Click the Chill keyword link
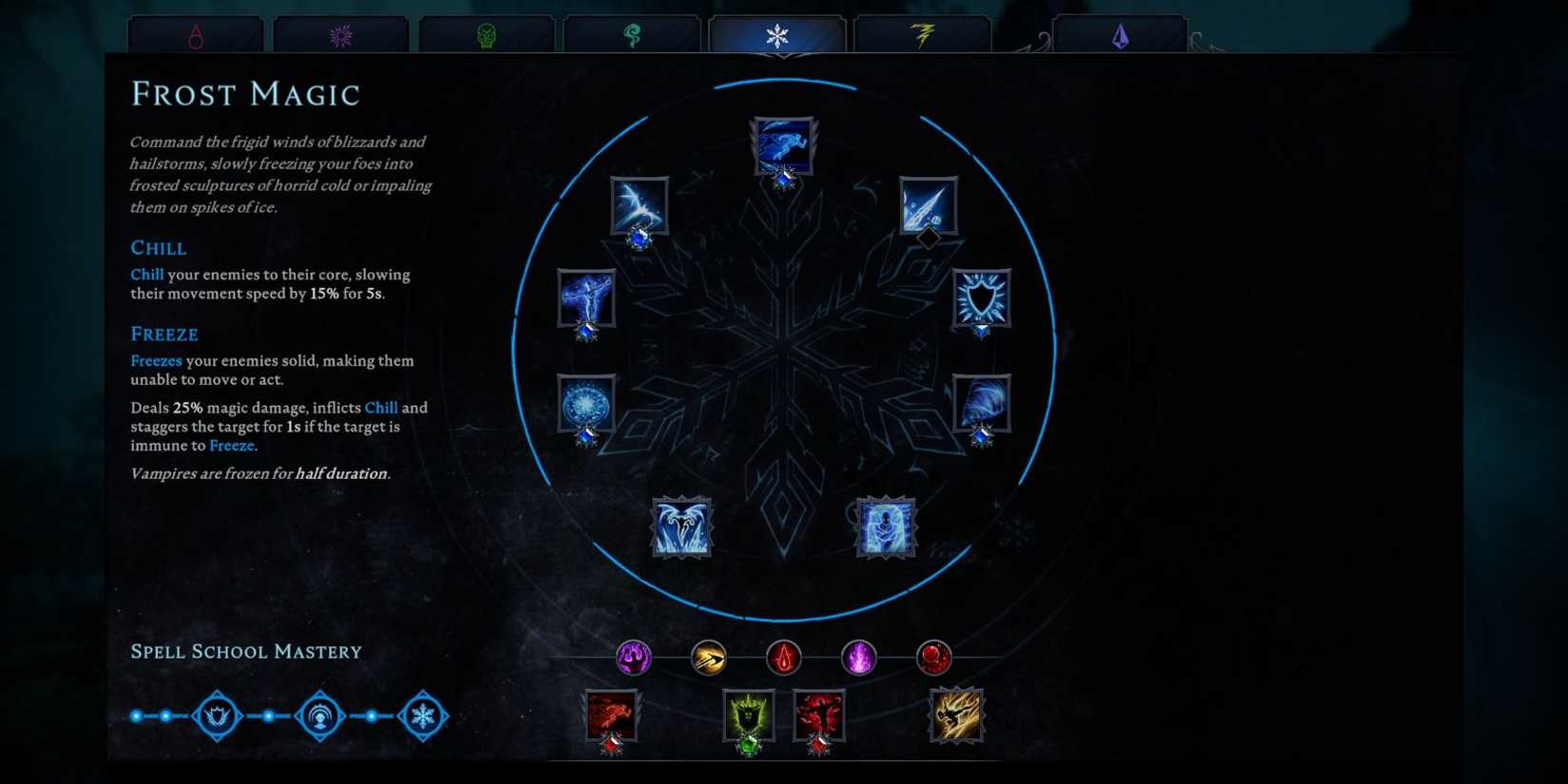1568x784 pixels. click(x=147, y=274)
